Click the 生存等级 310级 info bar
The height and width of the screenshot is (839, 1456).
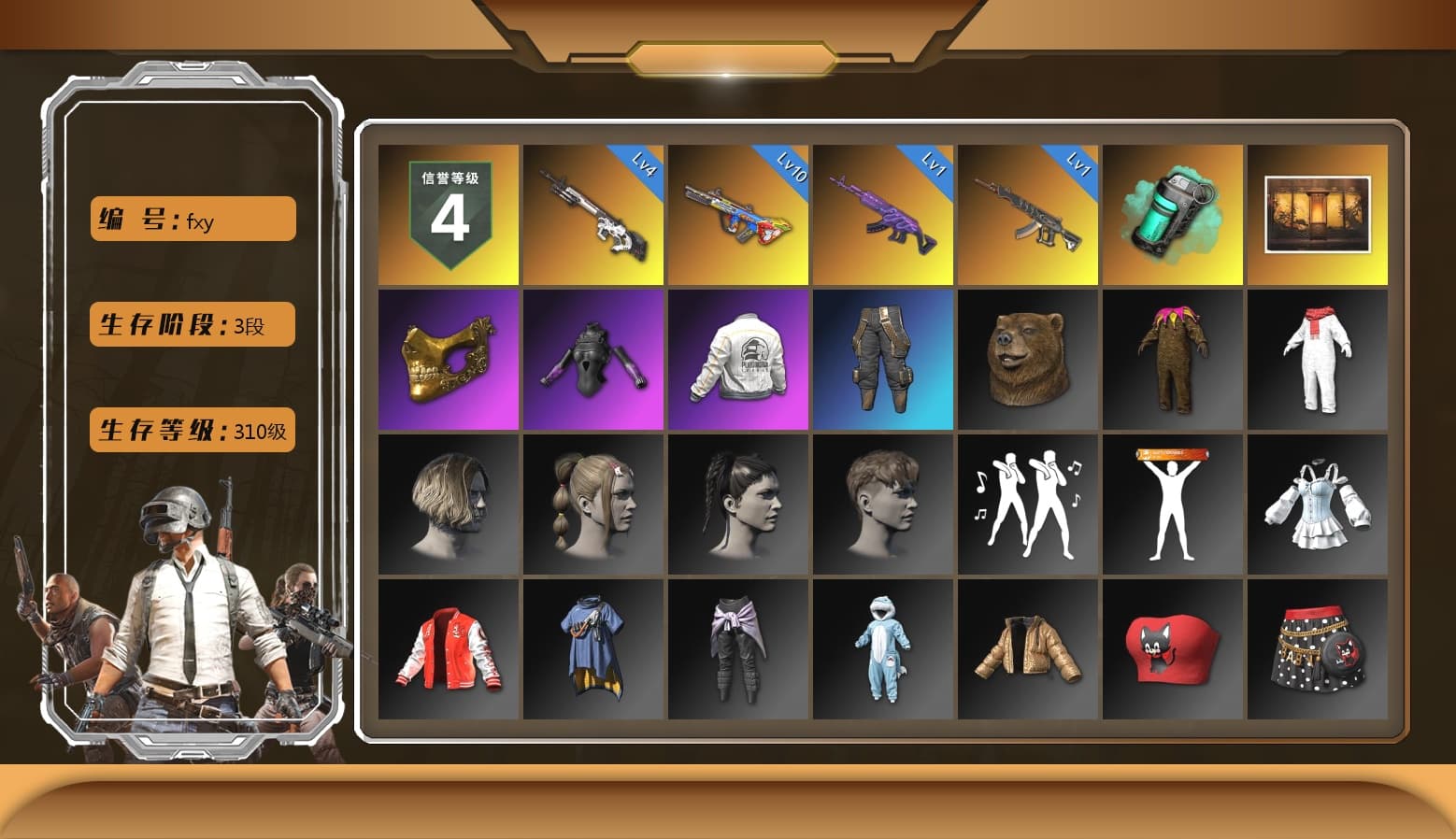coord(192,431)
